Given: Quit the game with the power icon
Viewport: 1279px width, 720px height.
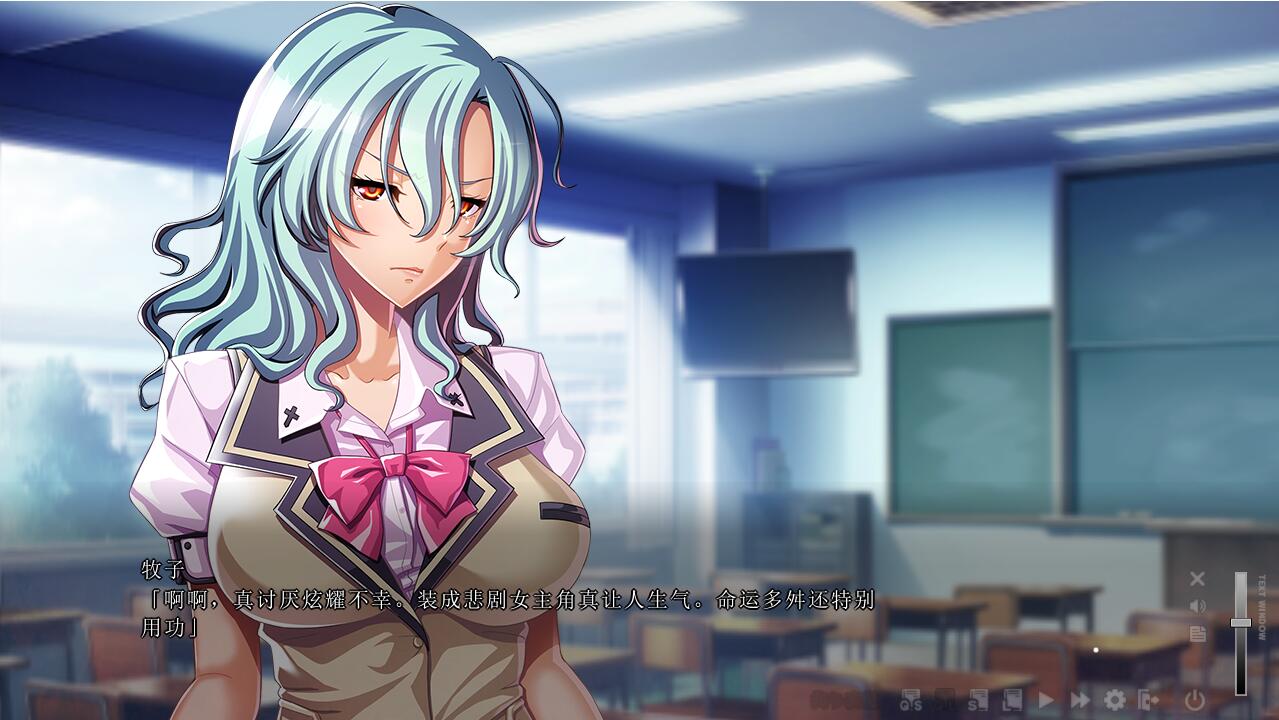Looking at the screenshot, I should pos(1195,700).
